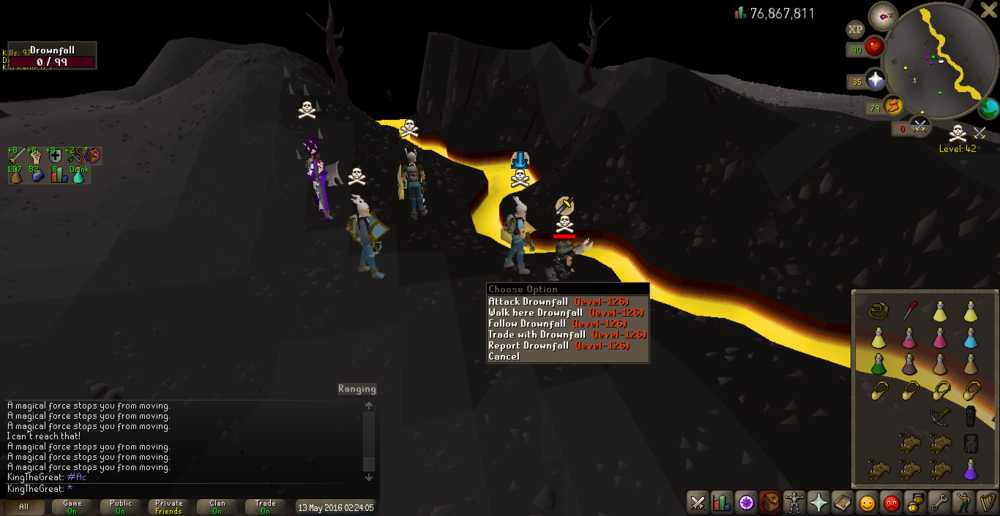Cancel the Choose Option menu
This screenshot has height=516, width=1000.
(x=504, y=356)
